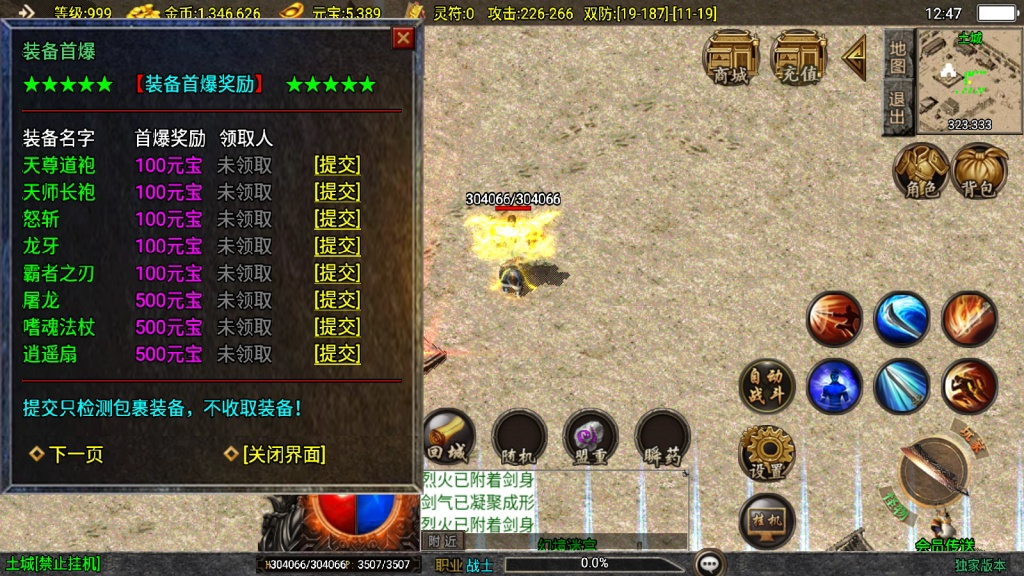The image size is (1024, 576).
Task: Open the chat speech bubble
Action: pyautogui.click(x=710, y=563)
